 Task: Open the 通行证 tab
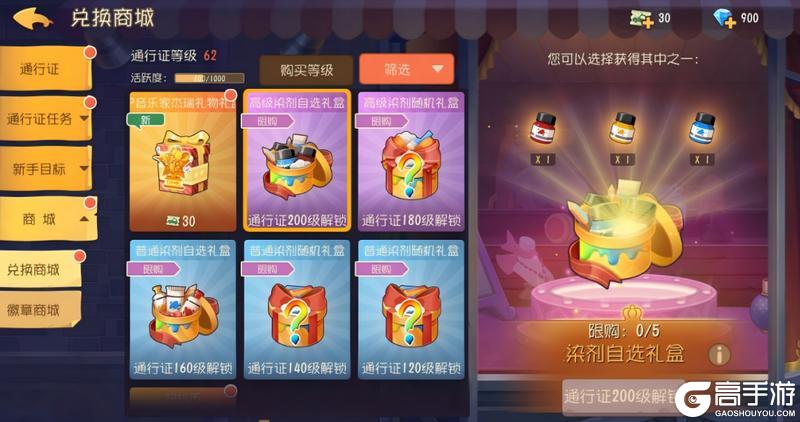pos(47,68)
